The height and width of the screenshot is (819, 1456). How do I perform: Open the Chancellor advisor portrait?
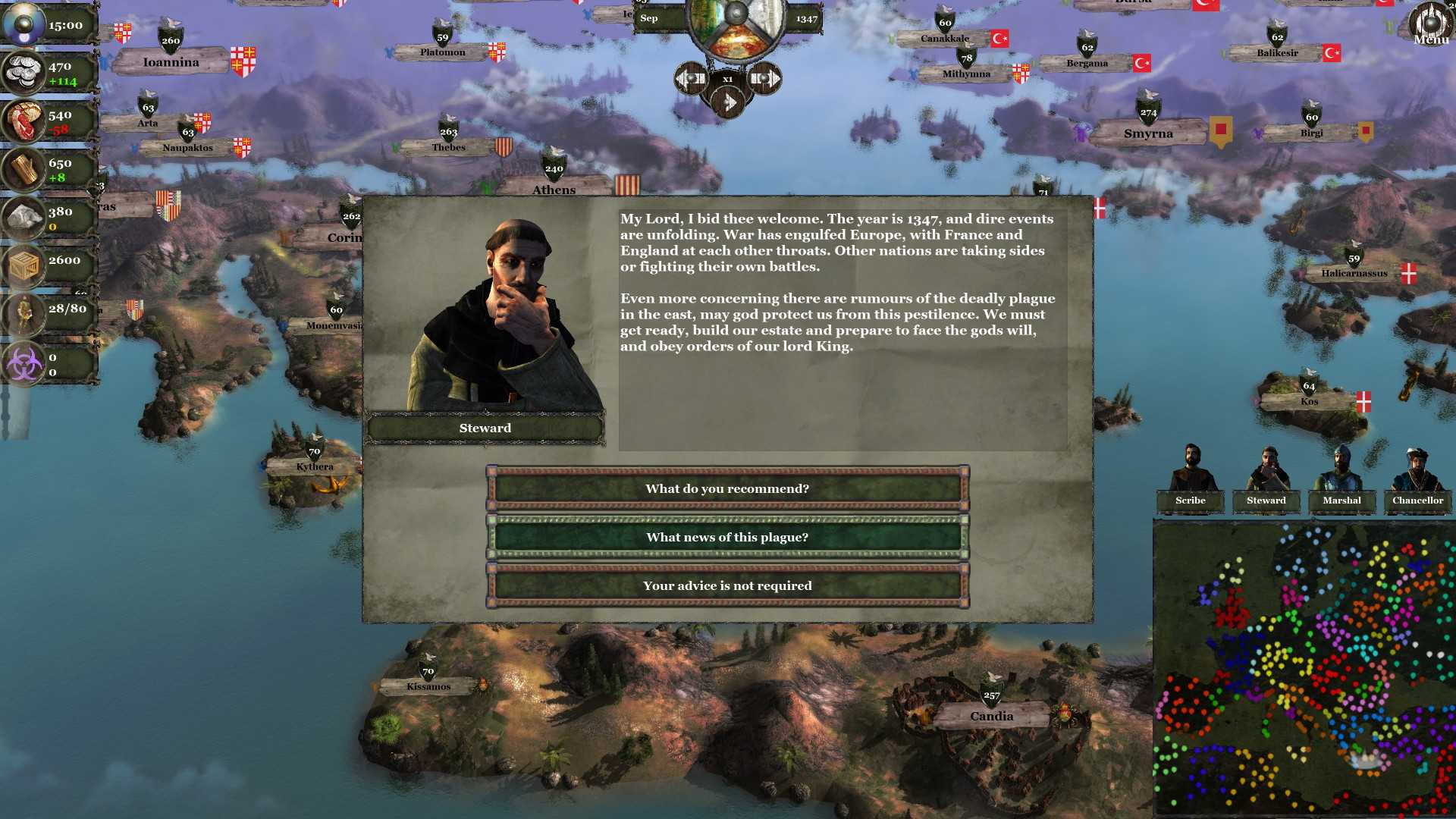1417,478
